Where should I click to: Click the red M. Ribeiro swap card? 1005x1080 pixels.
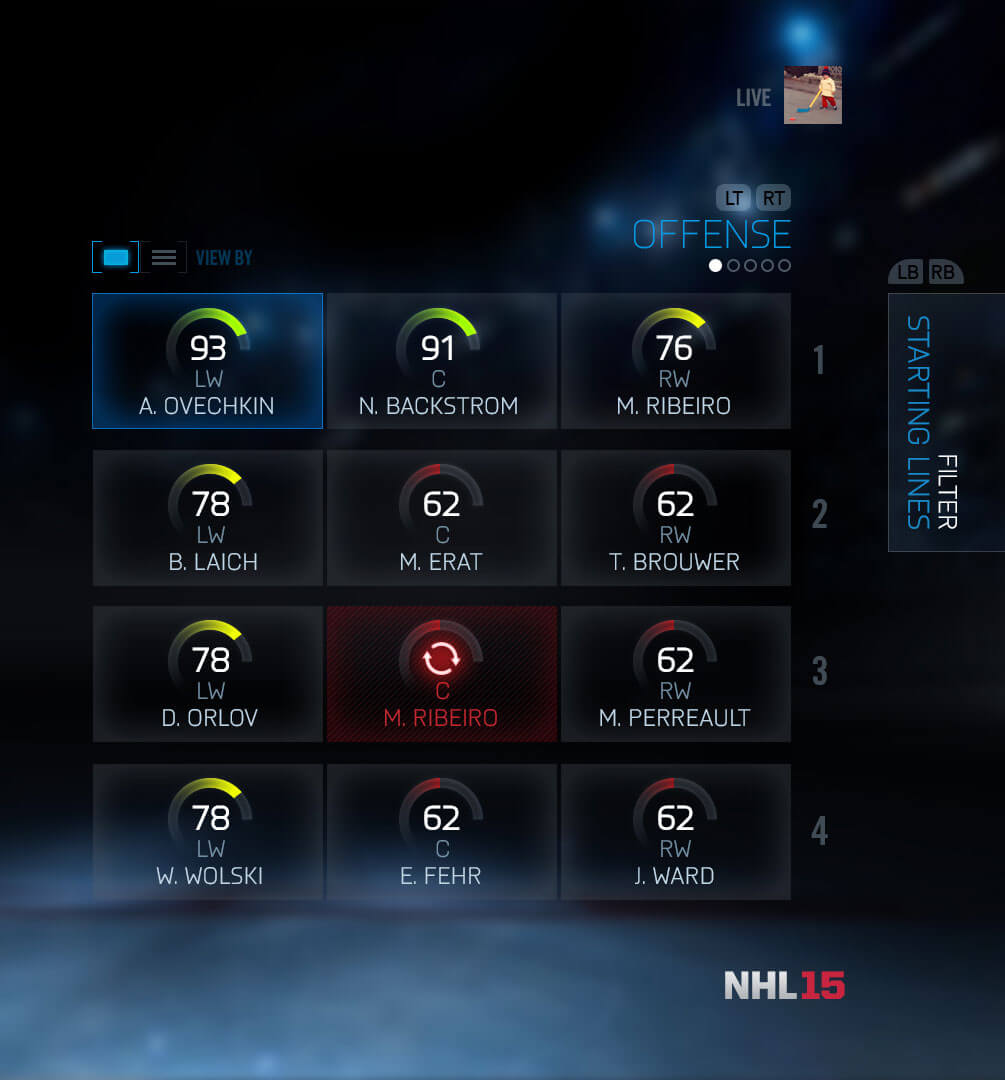click(x=441, y=673)
